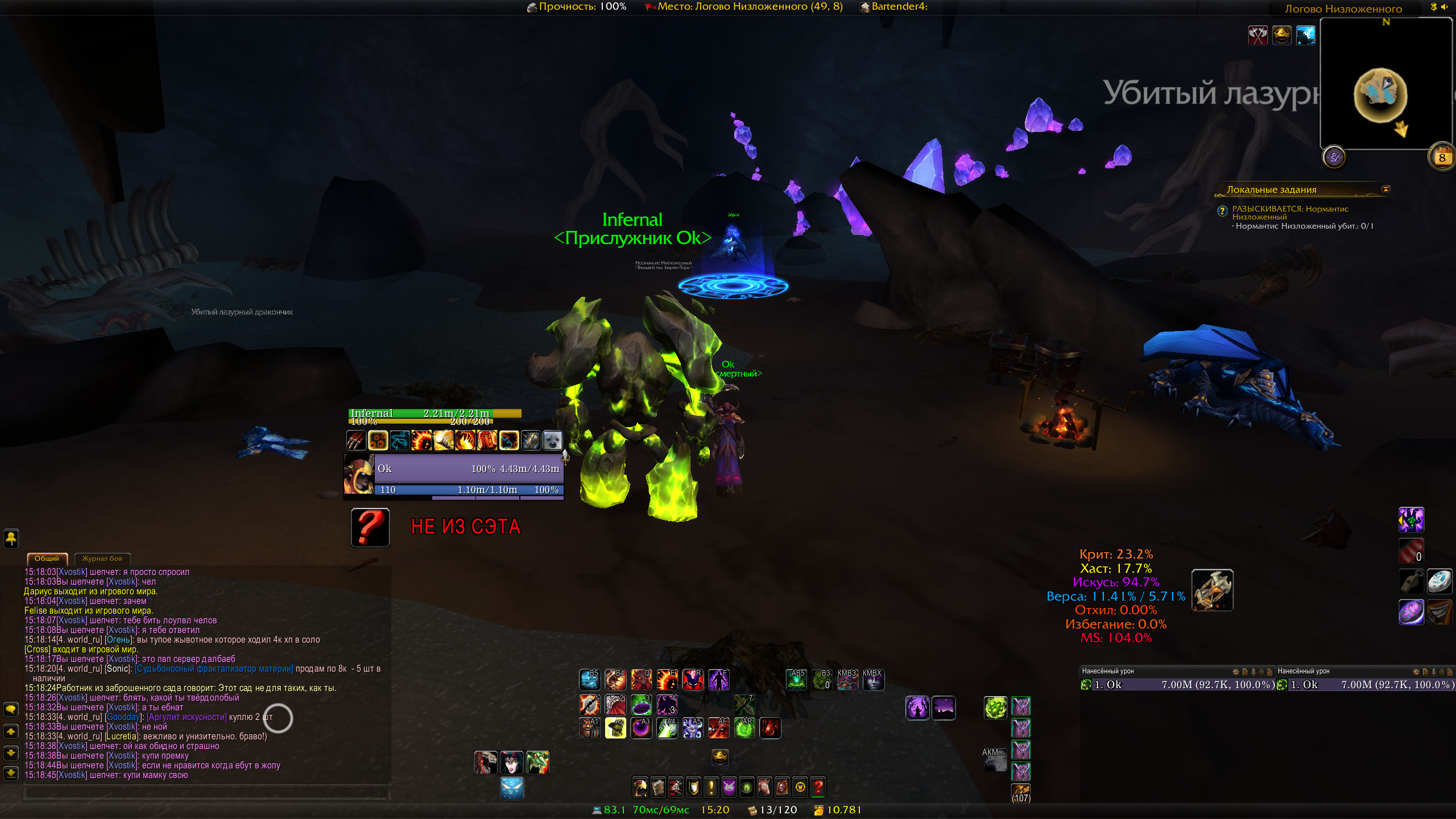The image size is (1456, 819).
Task: Open the character info micro button
Action: coord(640,787)
